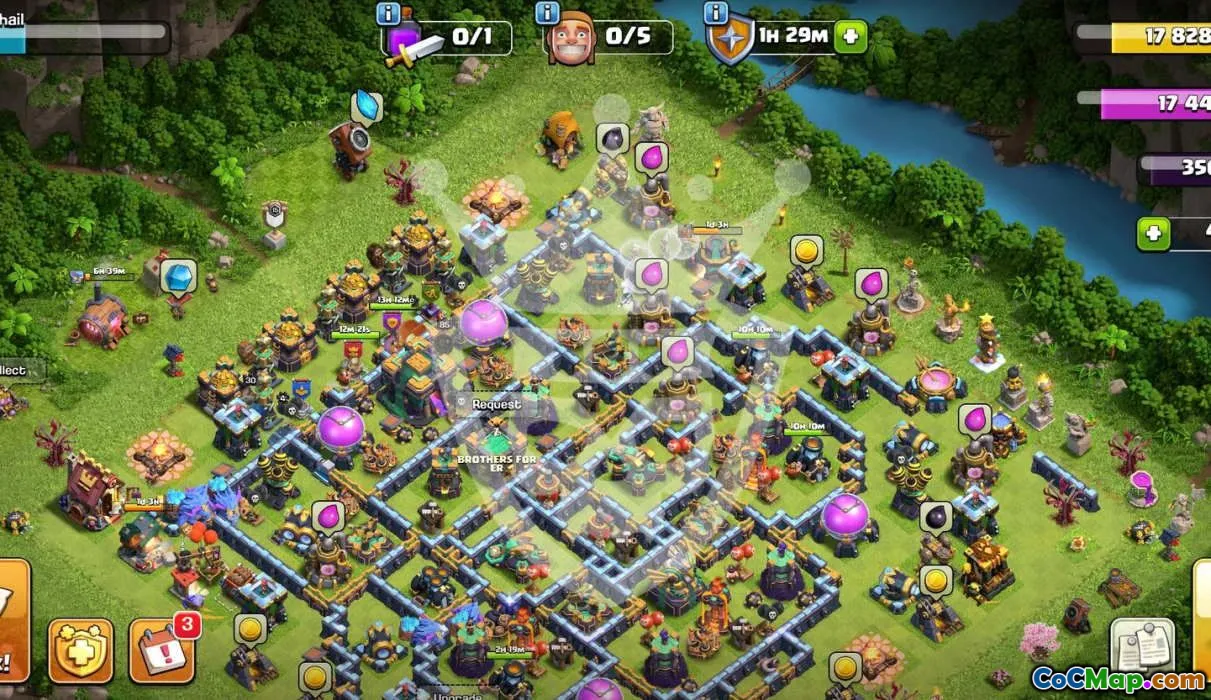Tap the orange Attack button

click(x=12, y=620)
